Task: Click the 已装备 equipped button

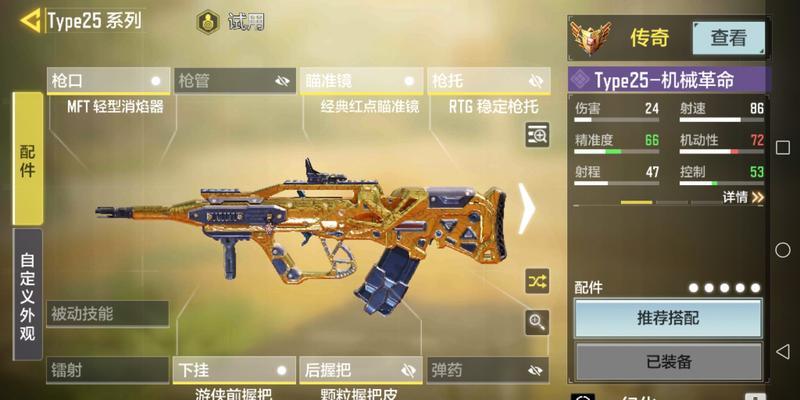Action: [668, 361]
